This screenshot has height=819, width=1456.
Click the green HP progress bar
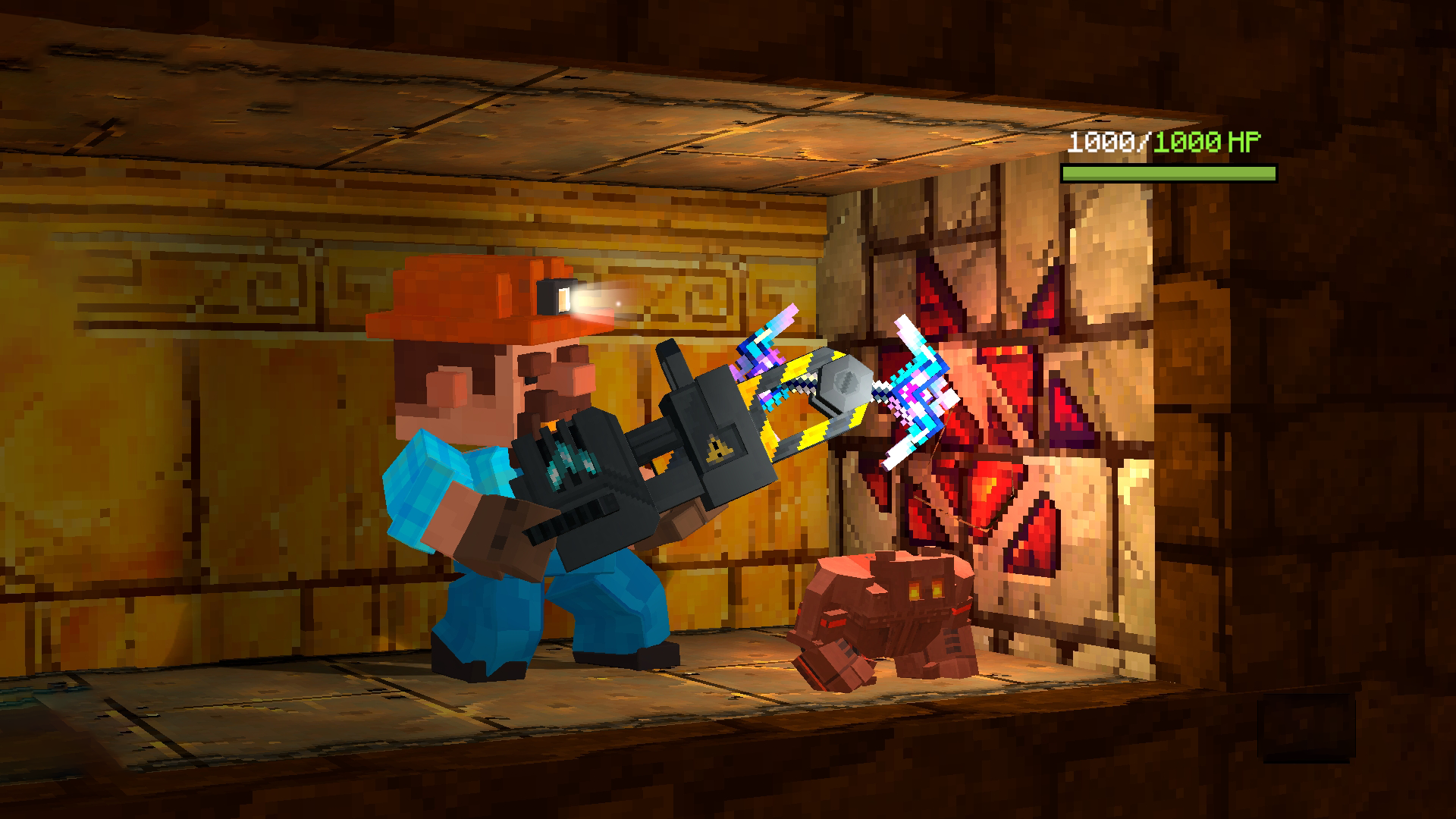click(1166, 173)
